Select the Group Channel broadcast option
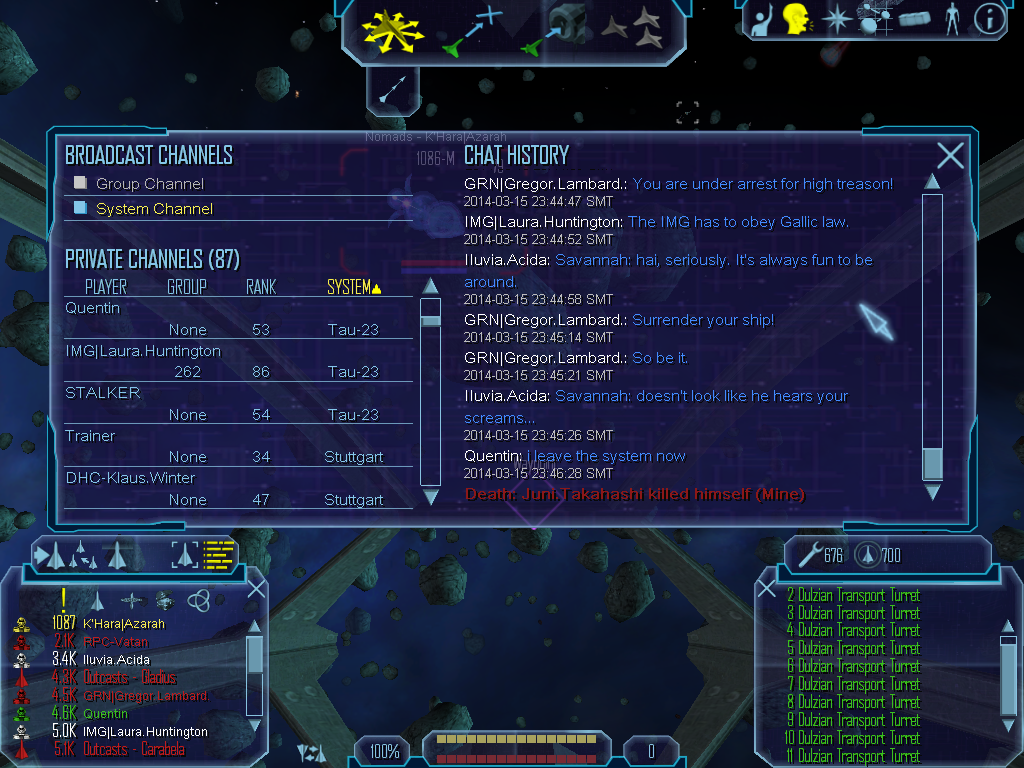The width and height of the screenshot is (1024, 768). pos(149,184)
